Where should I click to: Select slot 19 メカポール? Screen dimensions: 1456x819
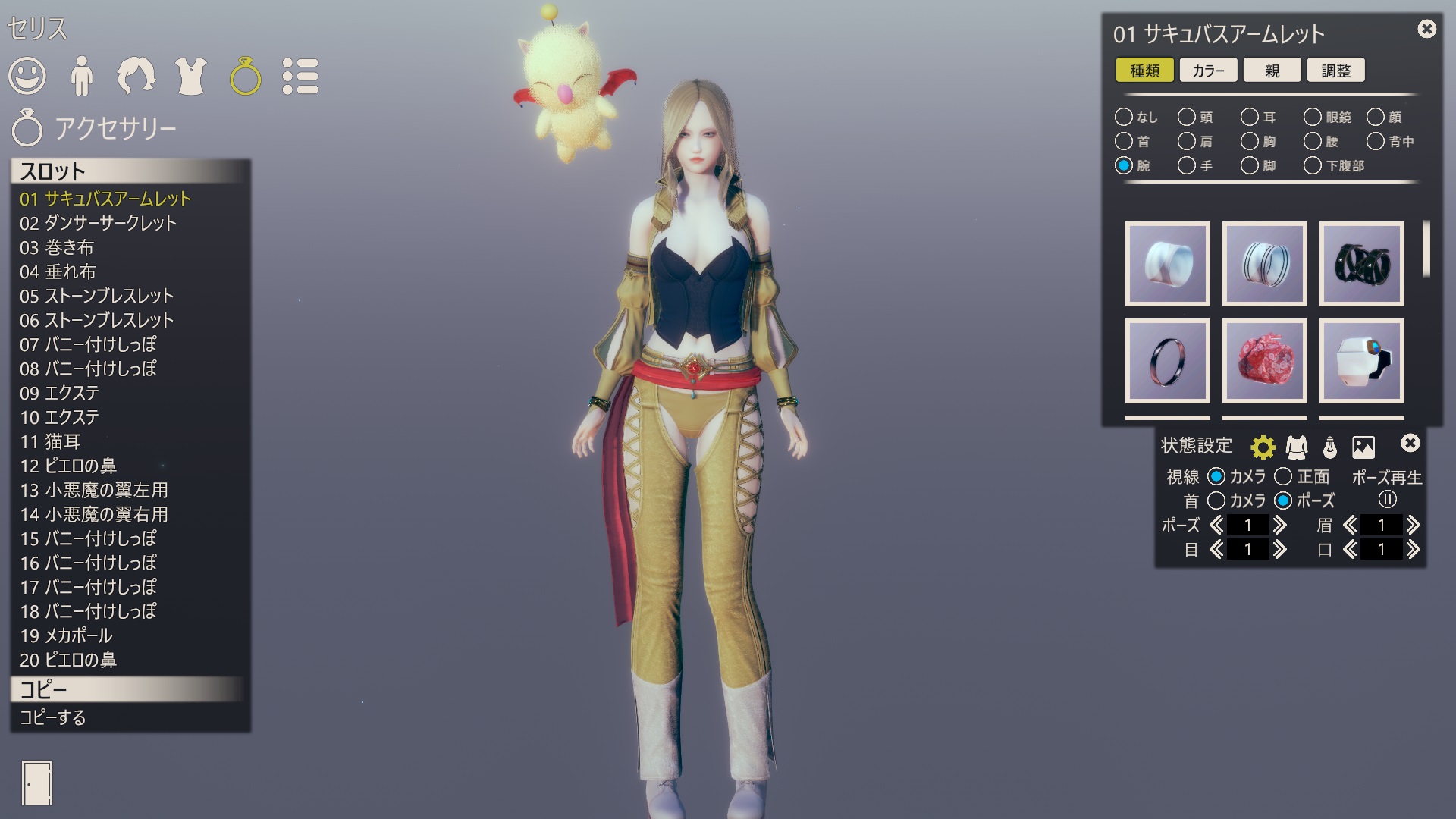[x=66, y=635]
